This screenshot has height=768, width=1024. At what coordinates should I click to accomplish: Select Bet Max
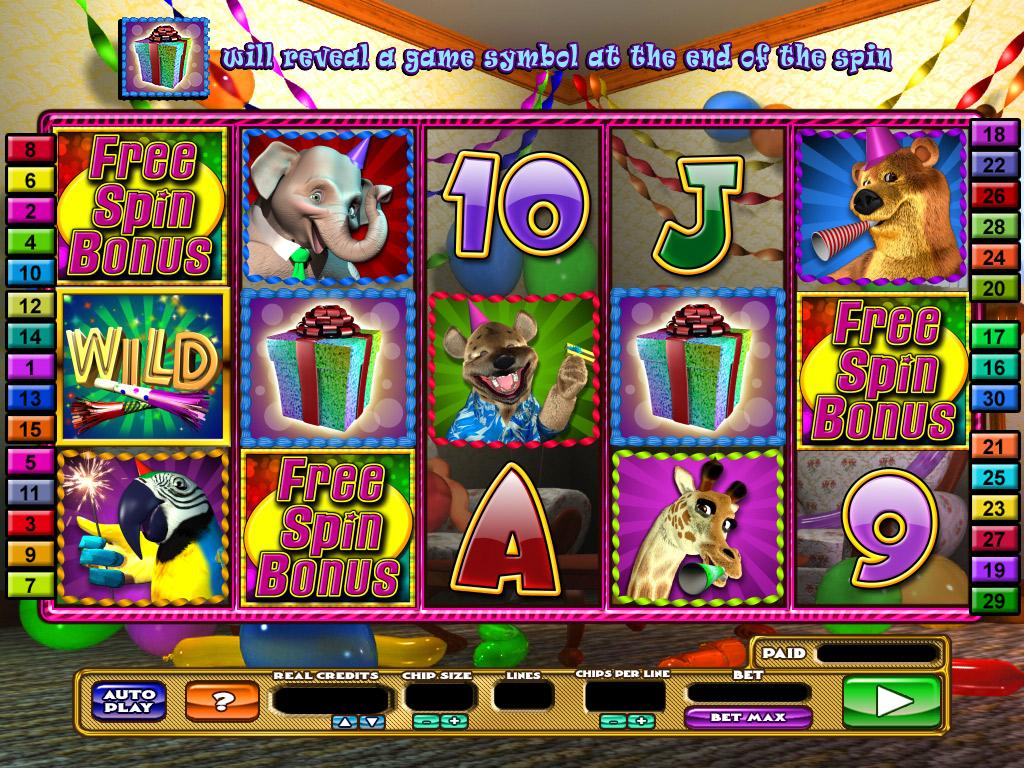tap(747, 717)
